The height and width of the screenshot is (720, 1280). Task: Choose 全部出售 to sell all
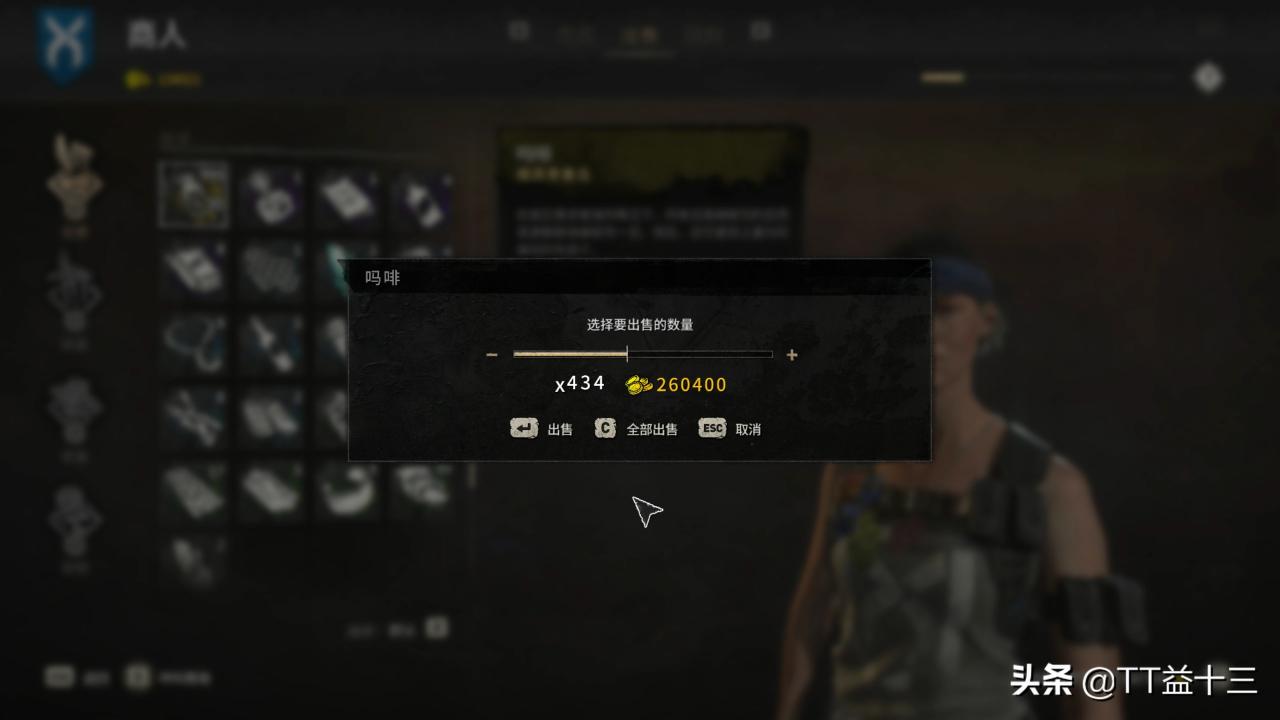636,429
